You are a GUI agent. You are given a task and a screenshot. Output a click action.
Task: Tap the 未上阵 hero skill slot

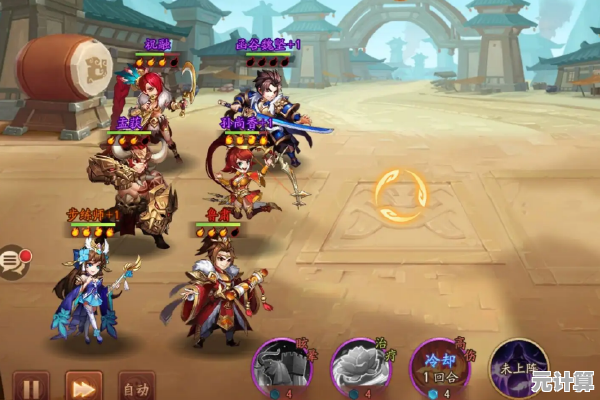[518, 368]
